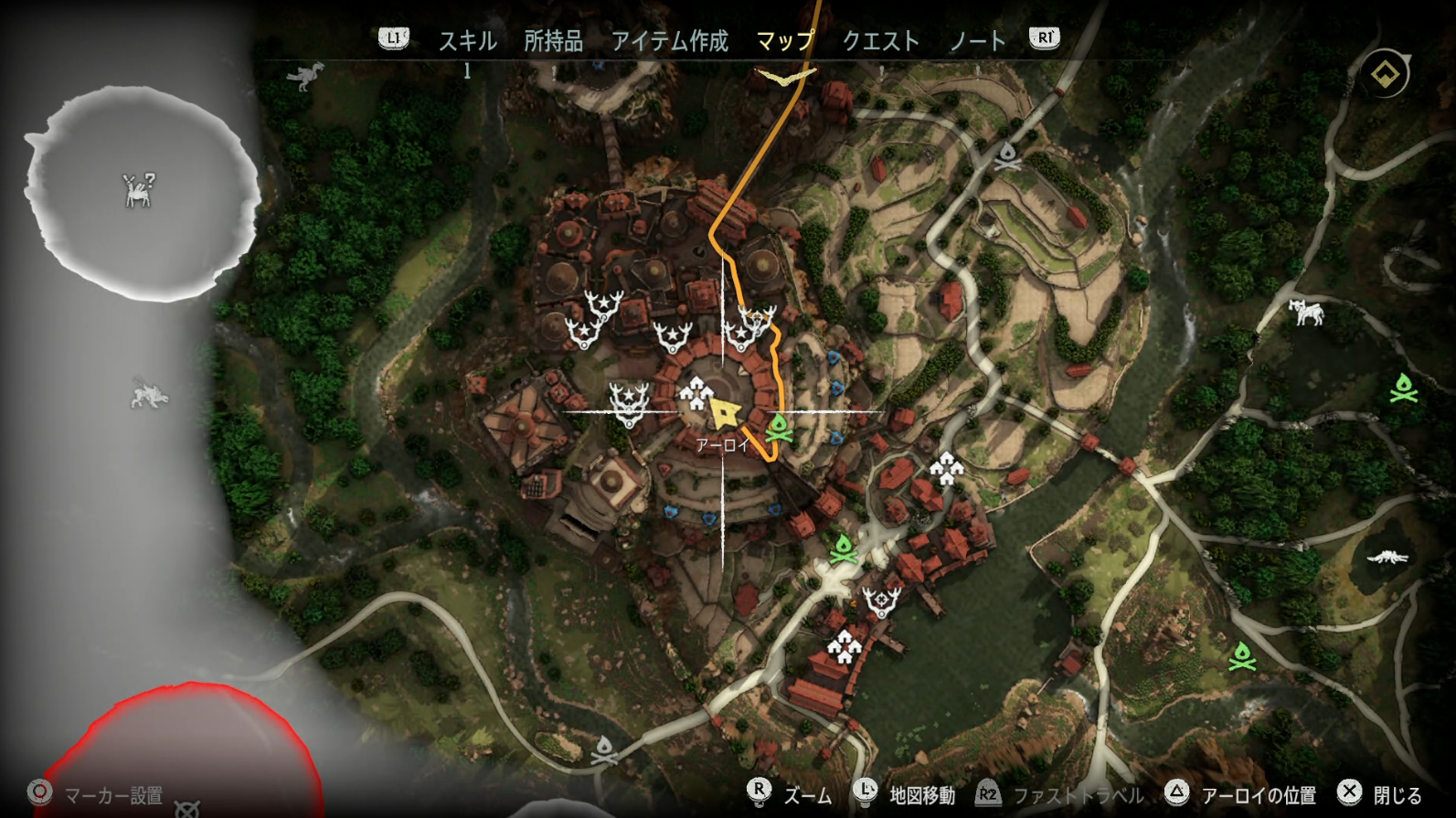Screen dimensions: 1456x818
Task: Switch to the クエスト tab
Action: click(x=880, y=40)
